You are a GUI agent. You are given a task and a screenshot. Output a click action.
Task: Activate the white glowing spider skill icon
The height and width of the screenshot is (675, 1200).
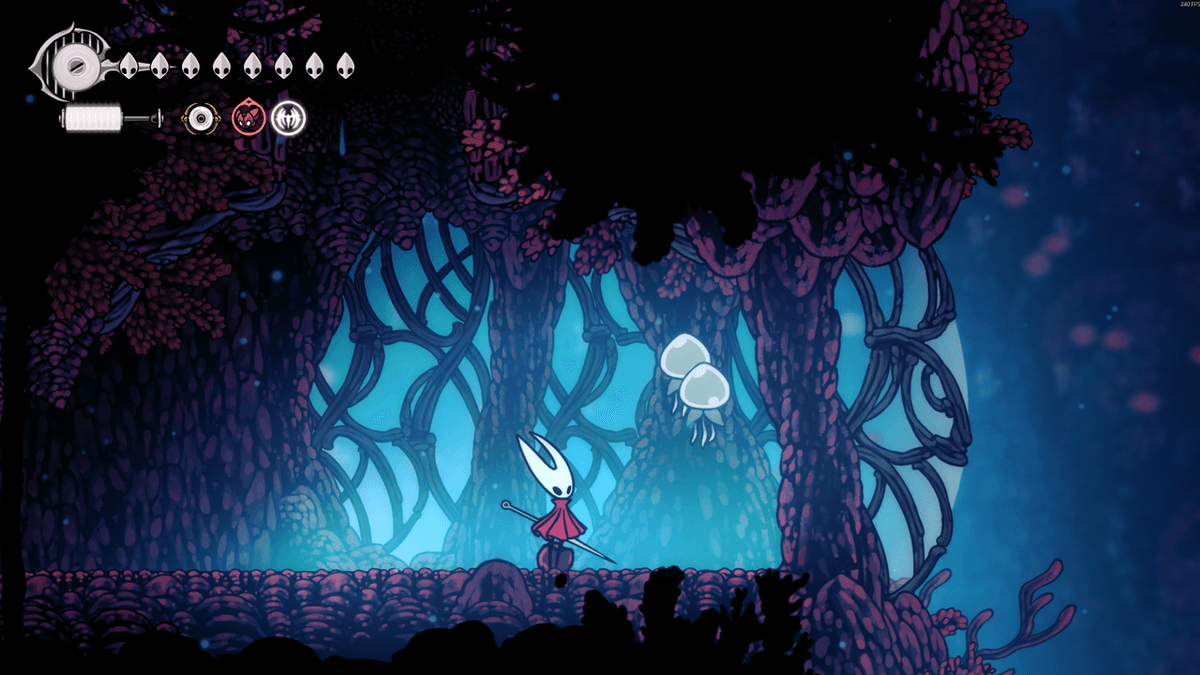pos(288,119)
